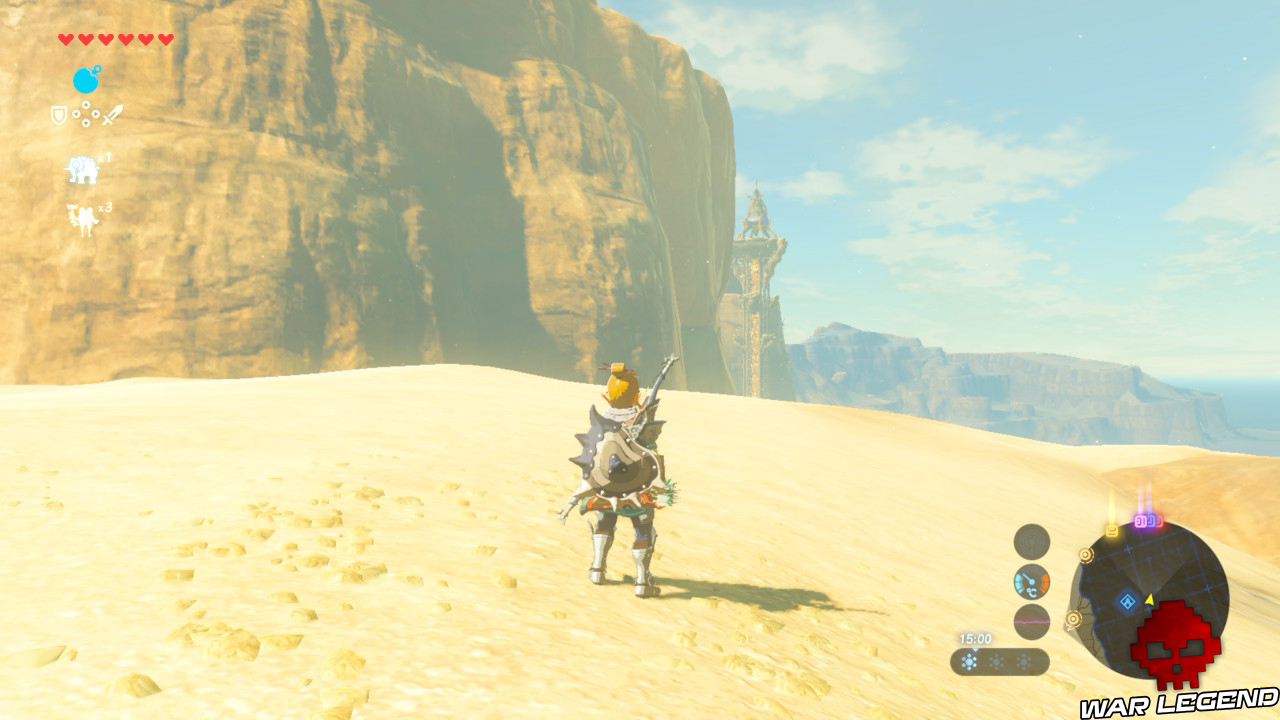Toggle the rightmost snowflake indicator
1280x720 pixels.
[x=1022, y=661]
